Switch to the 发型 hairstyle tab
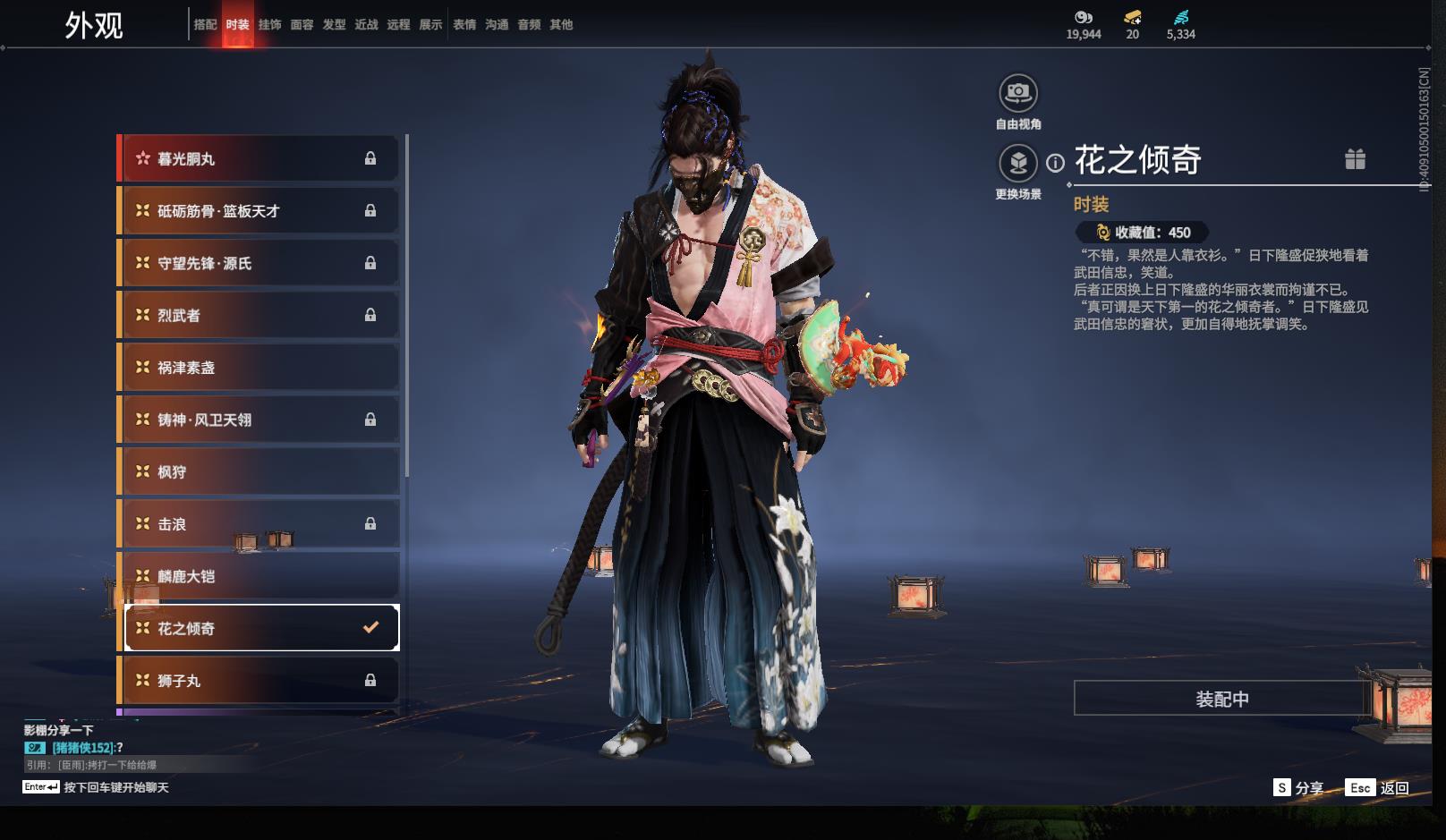The width and height of the screenshot is (1446, 840). click(x=334, y=25)
